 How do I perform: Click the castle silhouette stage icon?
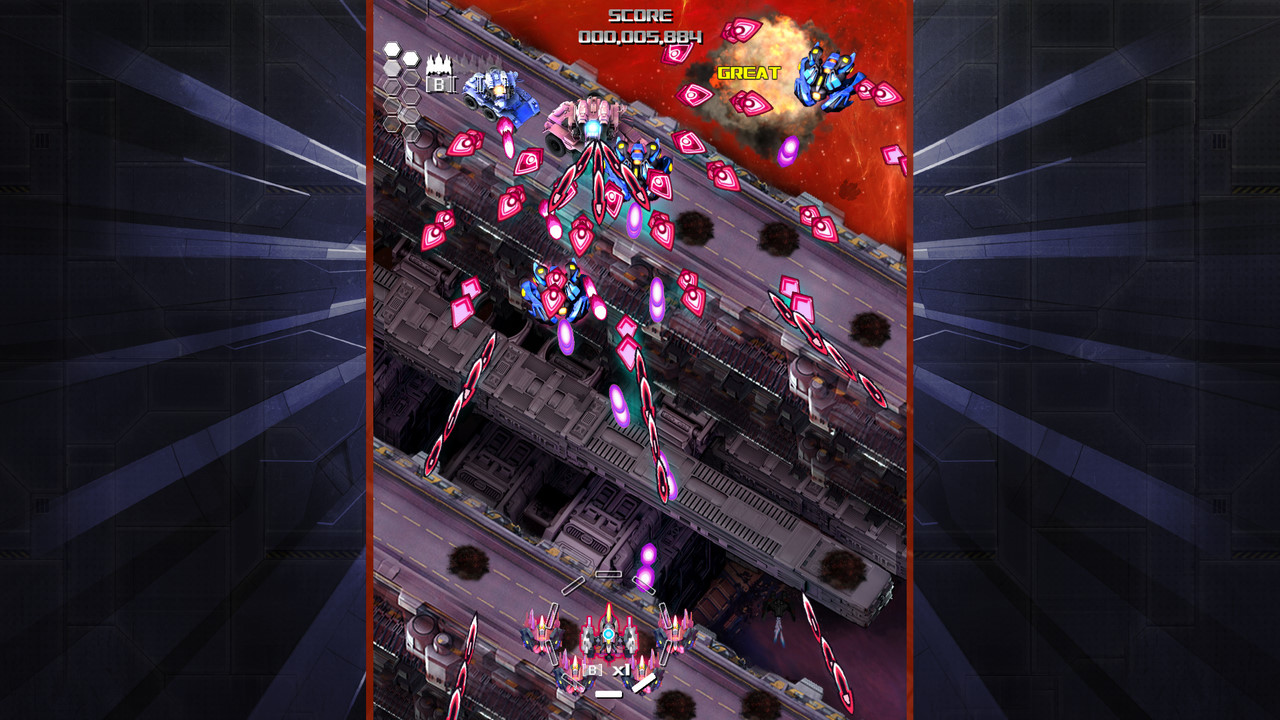tap(439, 65)
